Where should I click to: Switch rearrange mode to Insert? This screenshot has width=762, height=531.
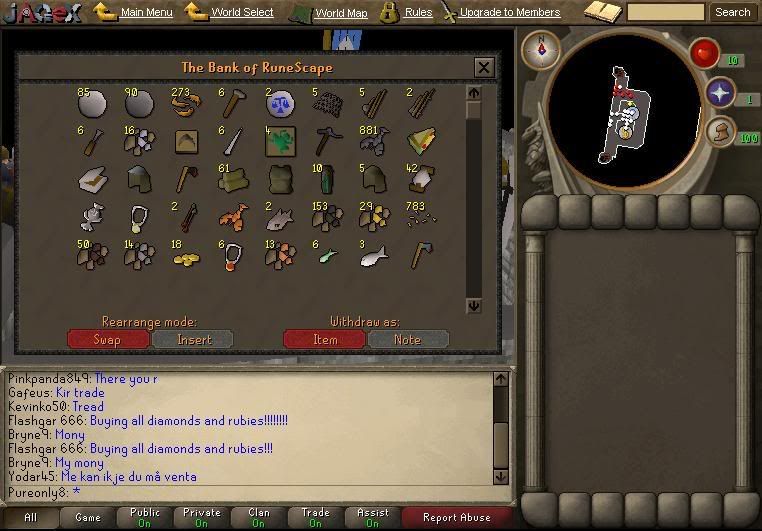(193, 339)
